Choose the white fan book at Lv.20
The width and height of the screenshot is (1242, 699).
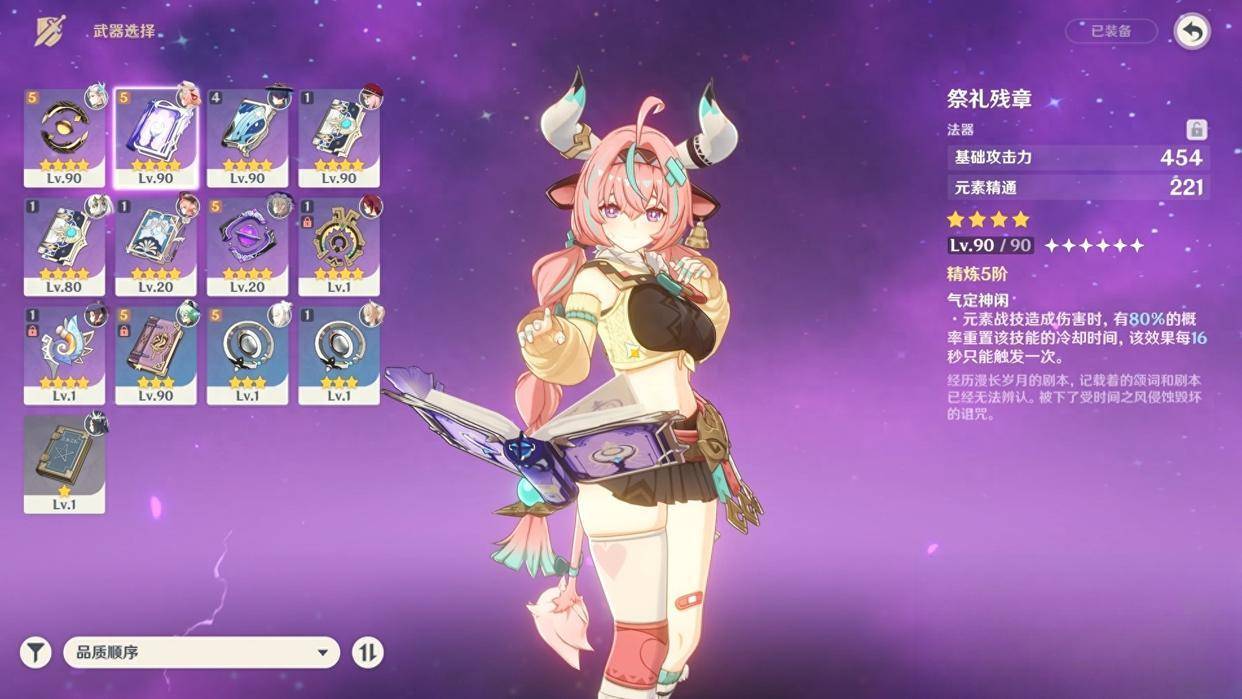click(x=156, y=246)
